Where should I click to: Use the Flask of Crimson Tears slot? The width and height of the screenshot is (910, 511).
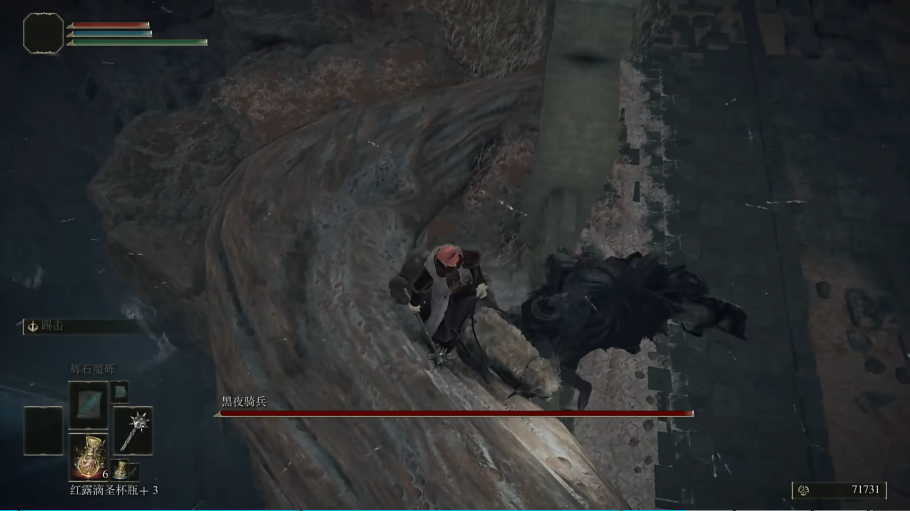pos(87,453)
